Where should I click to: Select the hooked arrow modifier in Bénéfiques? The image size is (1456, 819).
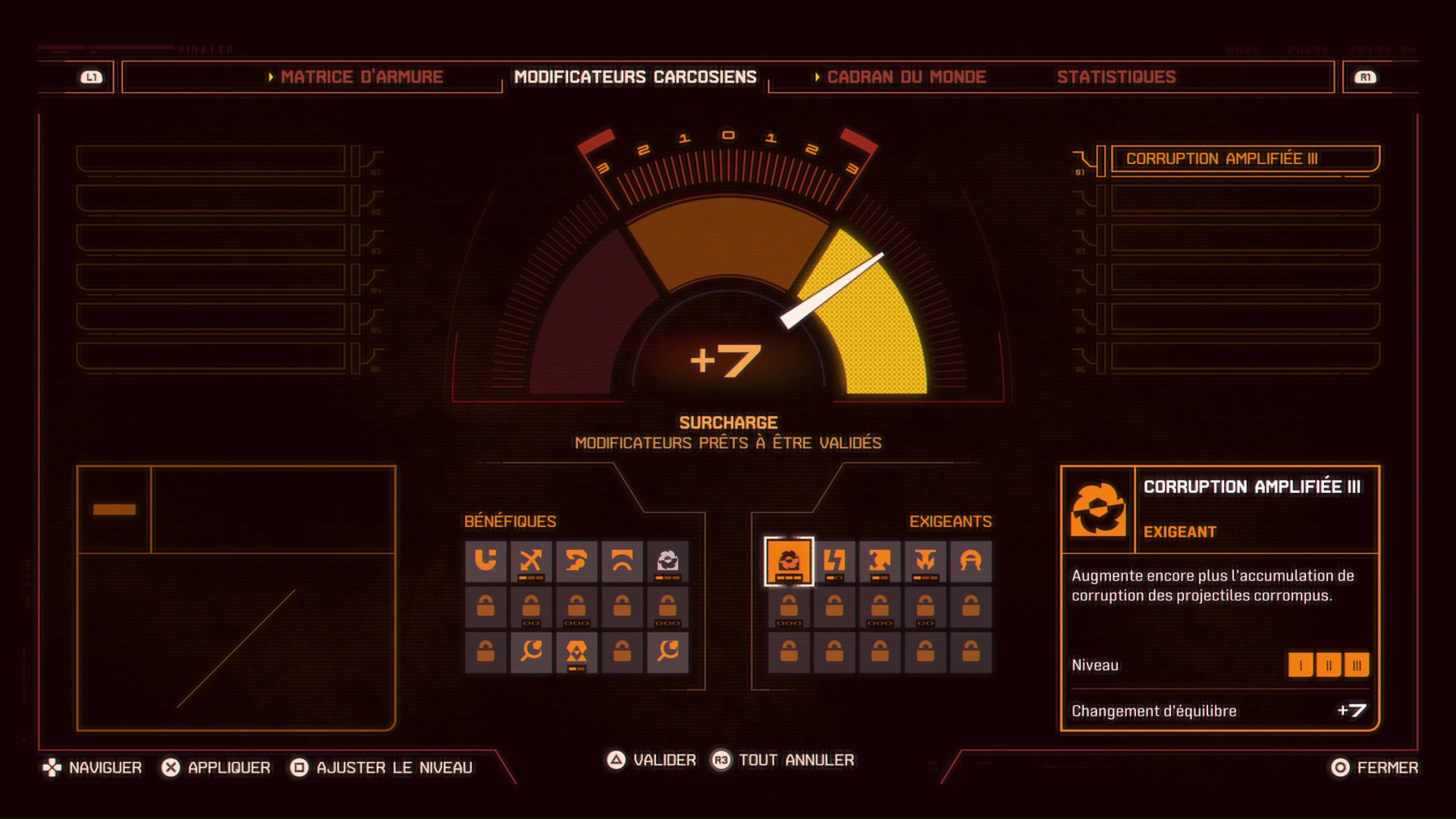click(x=575, y=561)
